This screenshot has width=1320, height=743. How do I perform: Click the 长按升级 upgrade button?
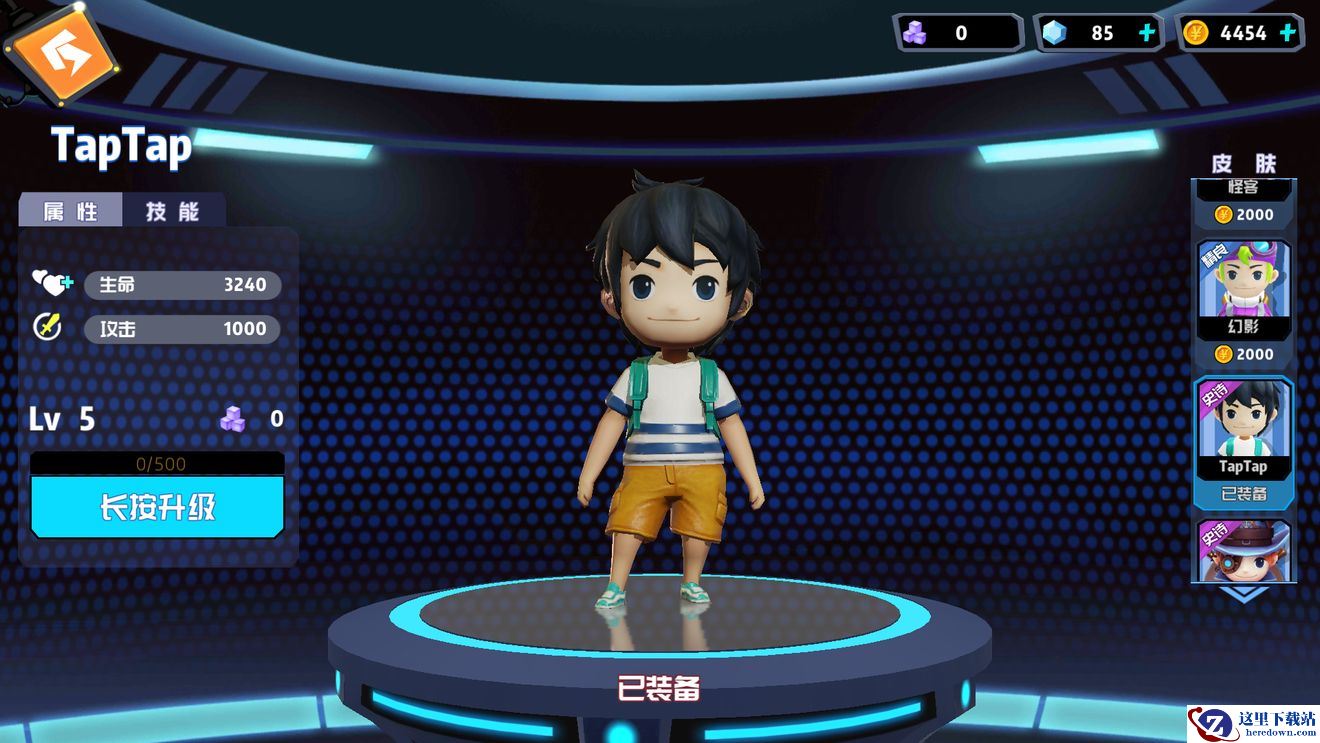[x=157, y=507]
